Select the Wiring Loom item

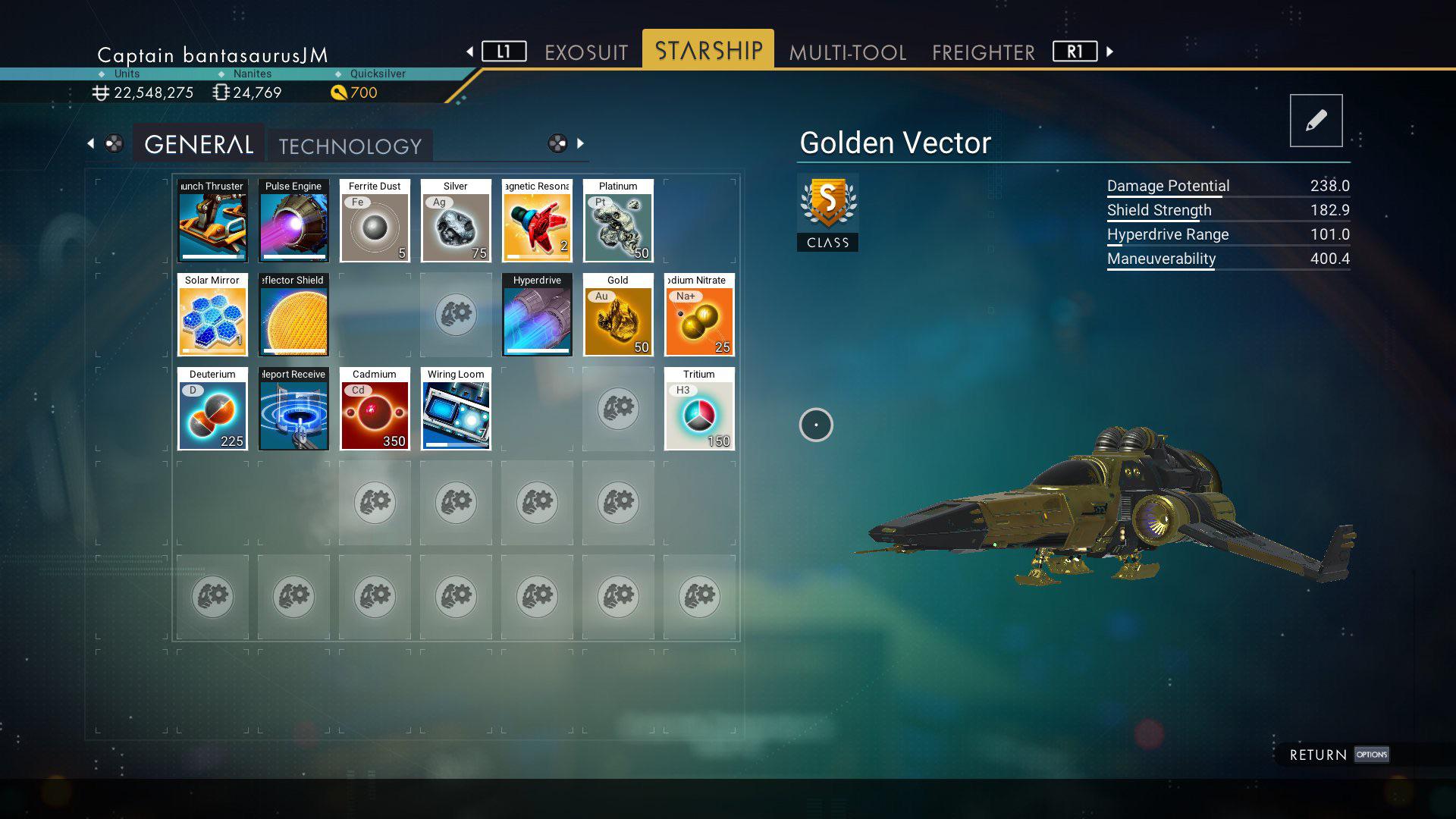click(x=456, y=410)
